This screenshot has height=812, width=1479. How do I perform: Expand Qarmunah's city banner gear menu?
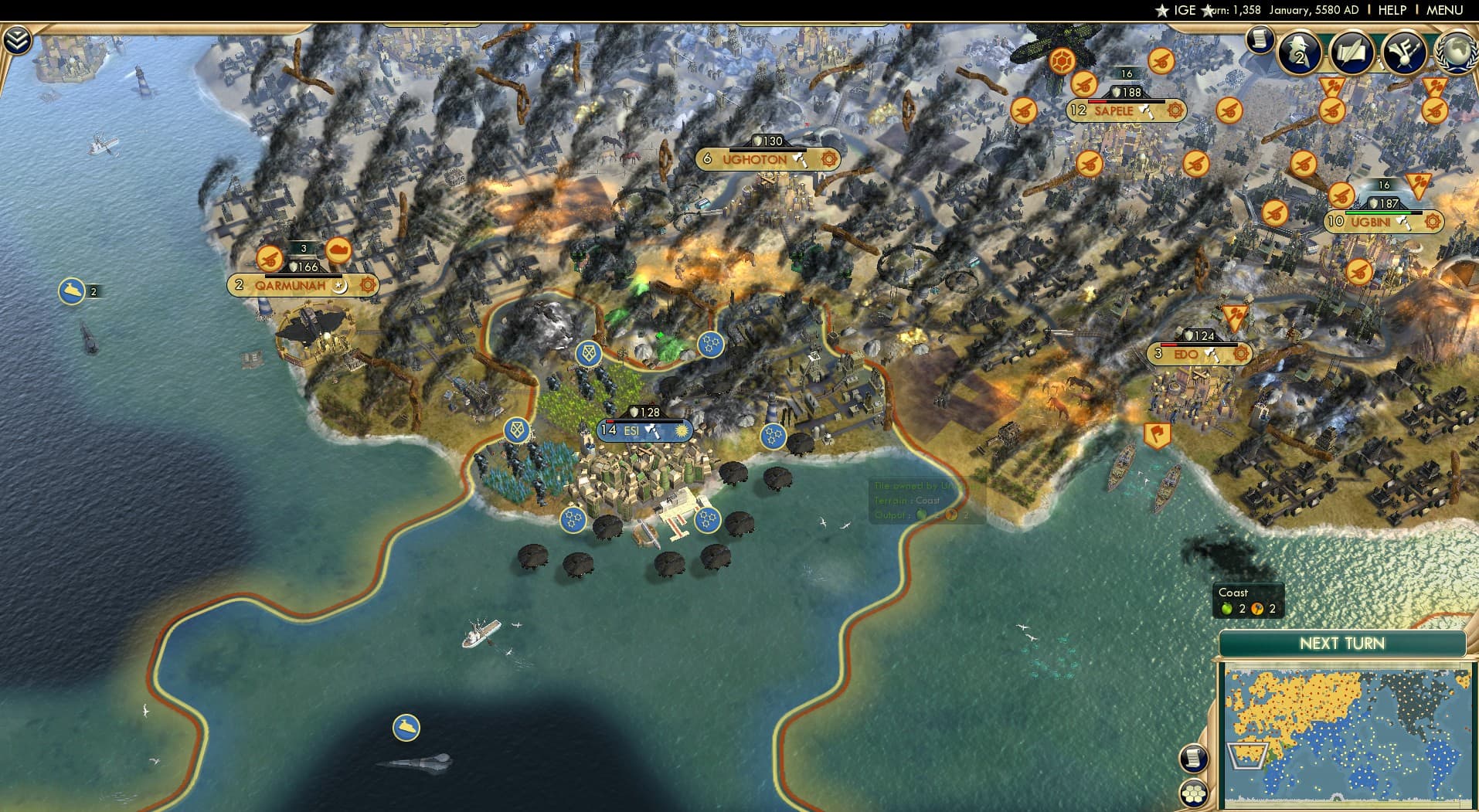point(366,285)
